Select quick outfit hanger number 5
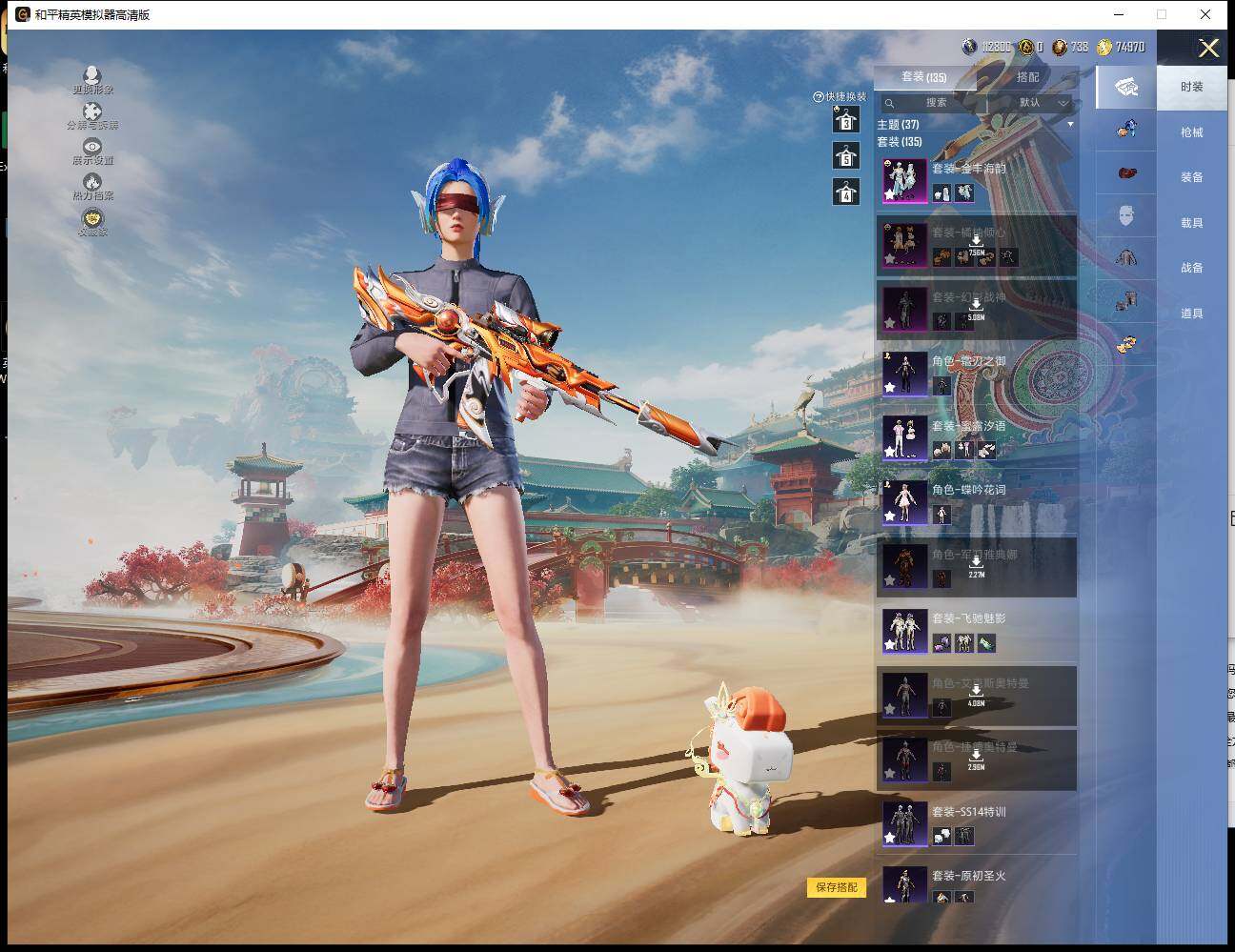 tap(846, 156)
